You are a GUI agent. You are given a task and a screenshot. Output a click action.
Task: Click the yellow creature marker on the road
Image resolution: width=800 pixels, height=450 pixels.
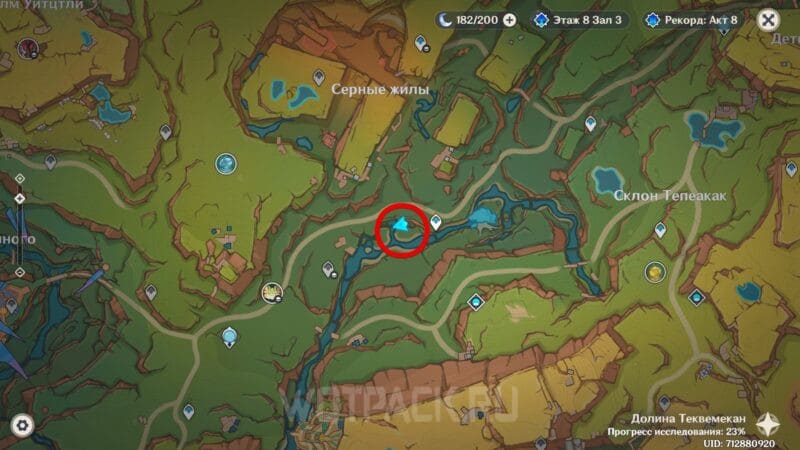pyautogui.click(x=270, y=292)
